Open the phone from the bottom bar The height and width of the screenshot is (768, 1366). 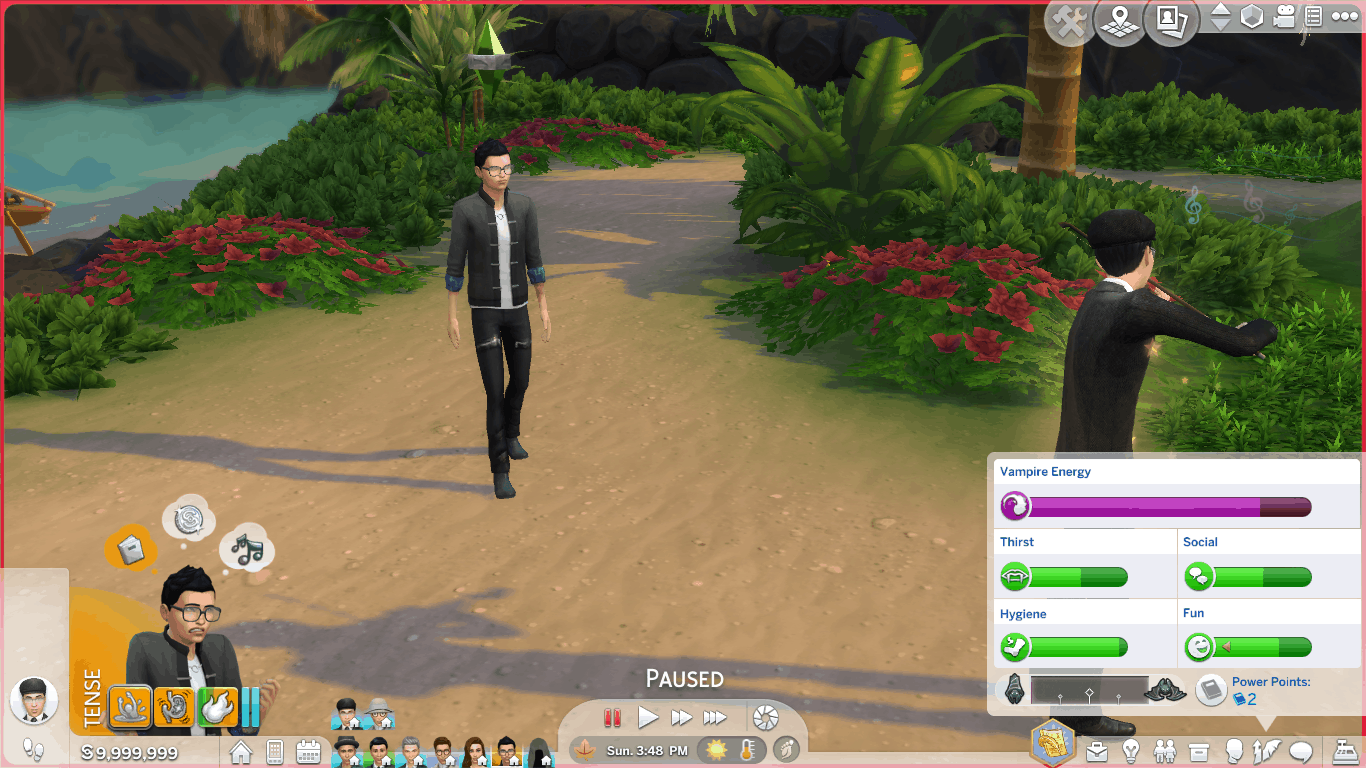[275, 750]
